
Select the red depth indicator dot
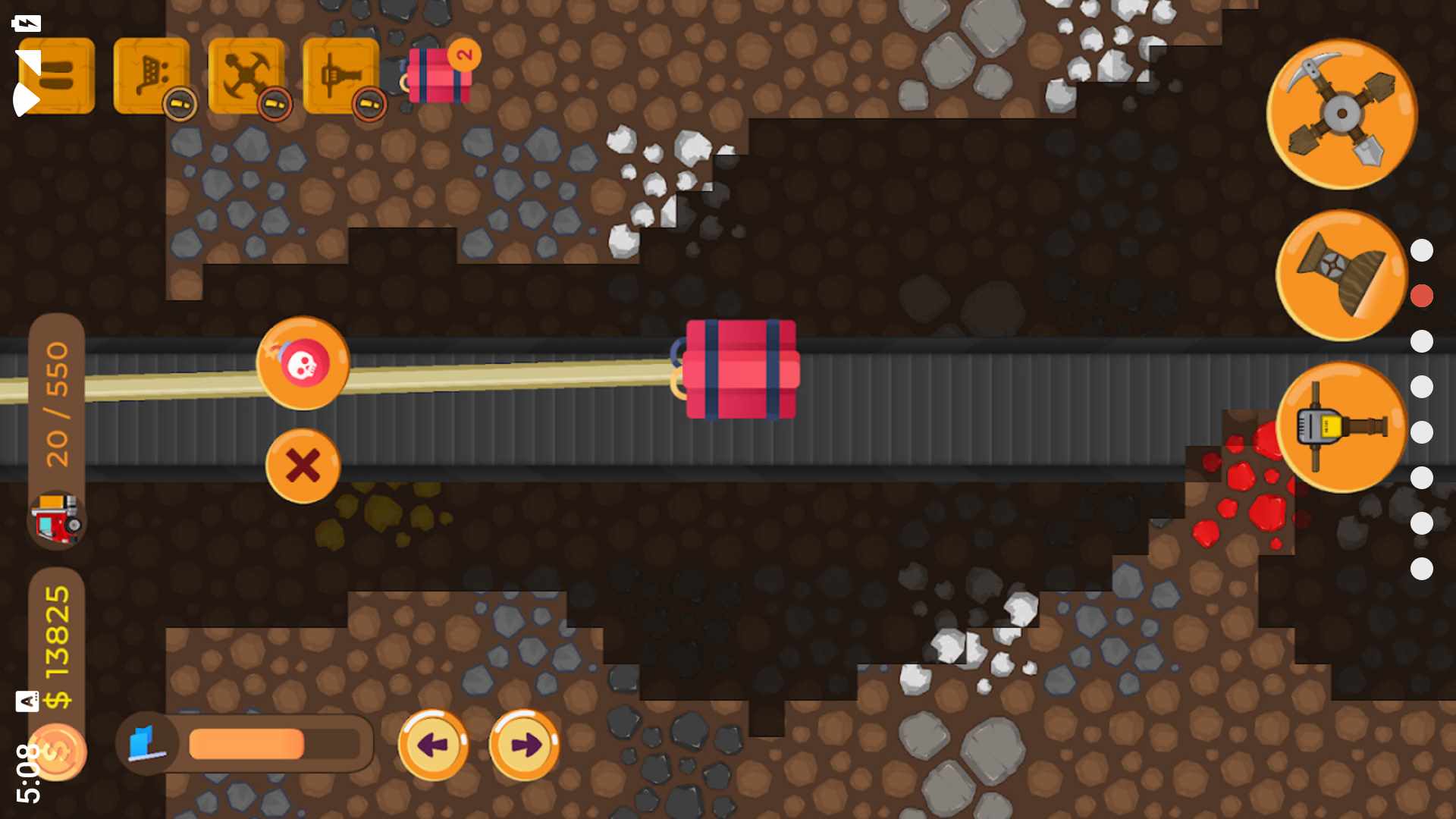(1422, 296)
